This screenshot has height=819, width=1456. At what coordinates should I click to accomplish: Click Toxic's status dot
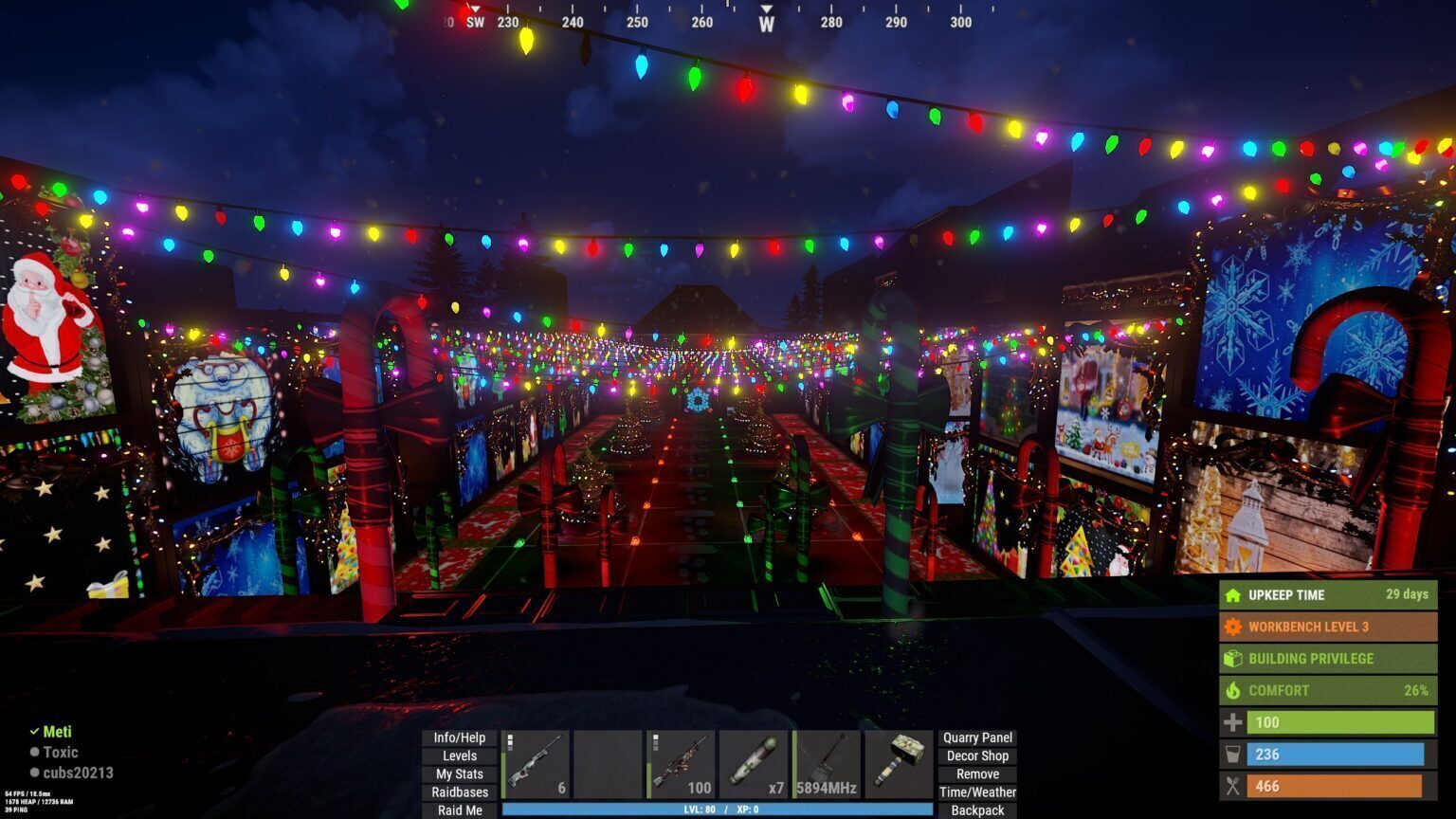[x=34, y=752]
